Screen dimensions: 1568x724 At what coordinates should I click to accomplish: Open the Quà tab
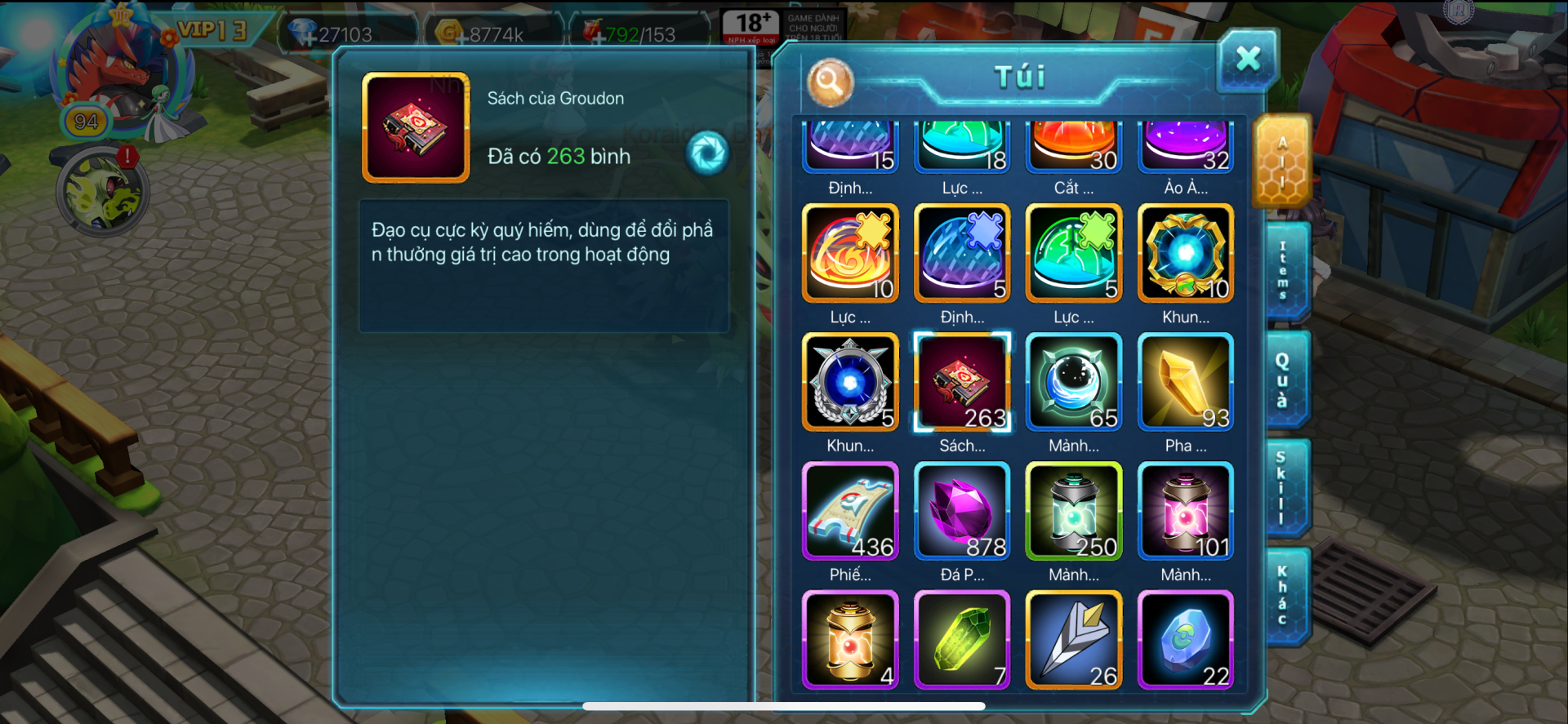point(1284,380)
